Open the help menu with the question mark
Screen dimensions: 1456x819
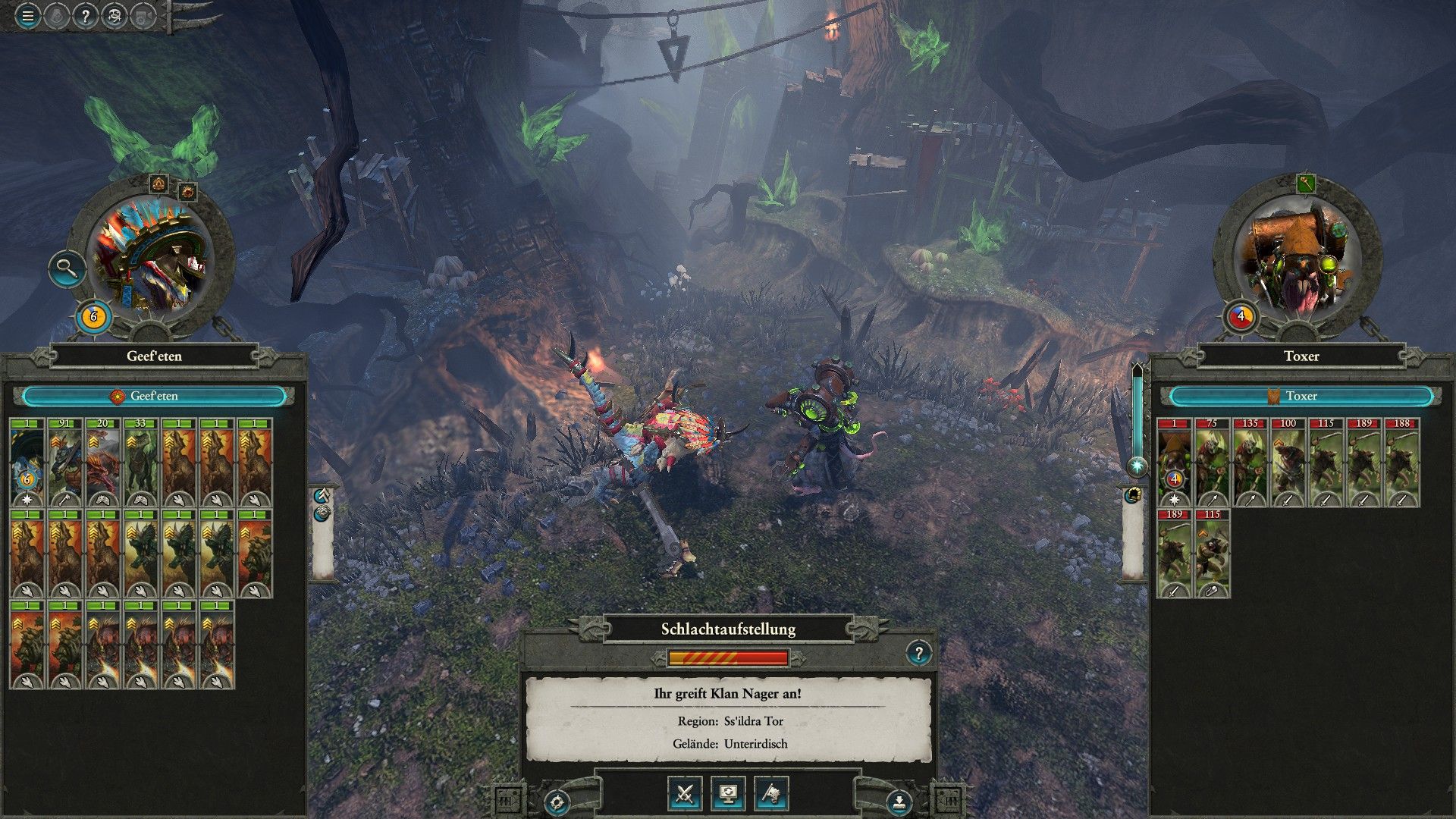[85, 14]
